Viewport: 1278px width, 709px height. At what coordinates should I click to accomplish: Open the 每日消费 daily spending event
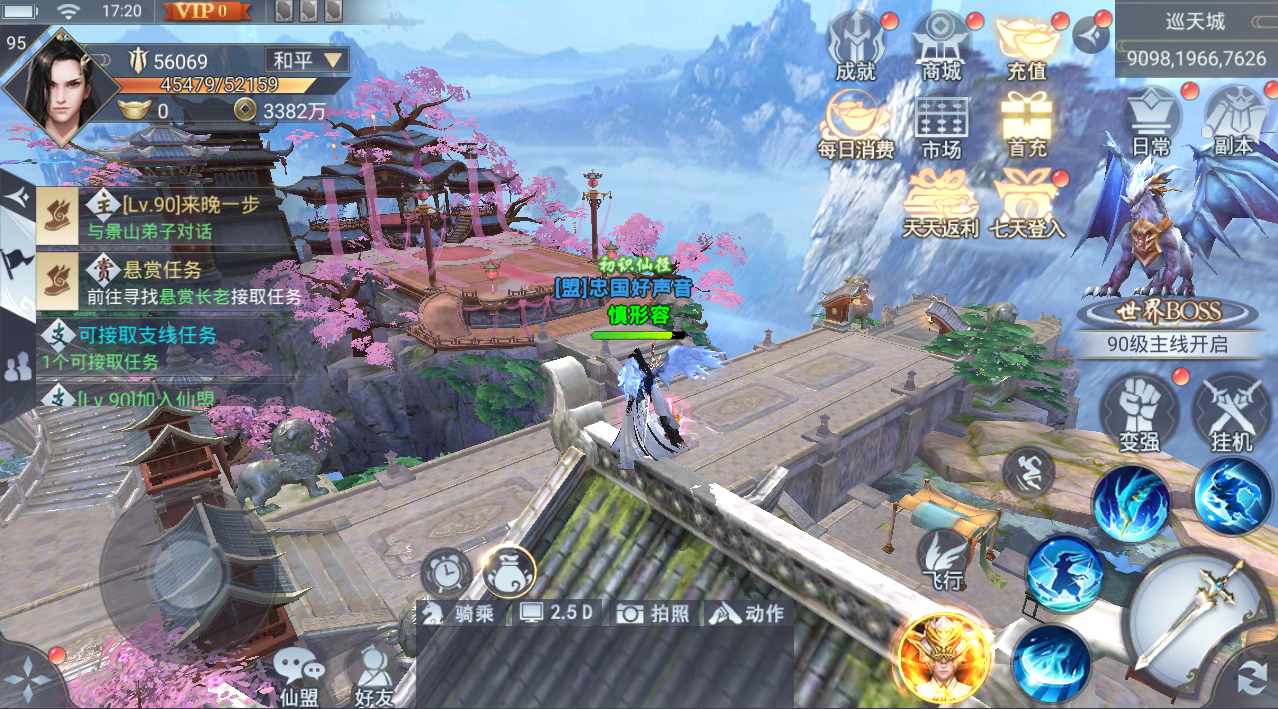pos(855,125)
